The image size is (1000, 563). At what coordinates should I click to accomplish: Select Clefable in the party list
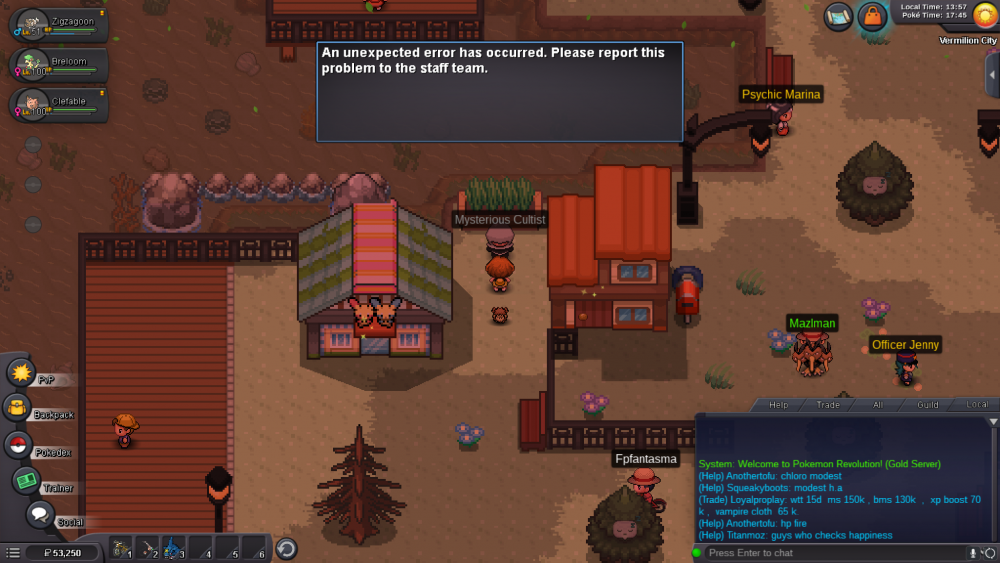[x=60, y=105]
